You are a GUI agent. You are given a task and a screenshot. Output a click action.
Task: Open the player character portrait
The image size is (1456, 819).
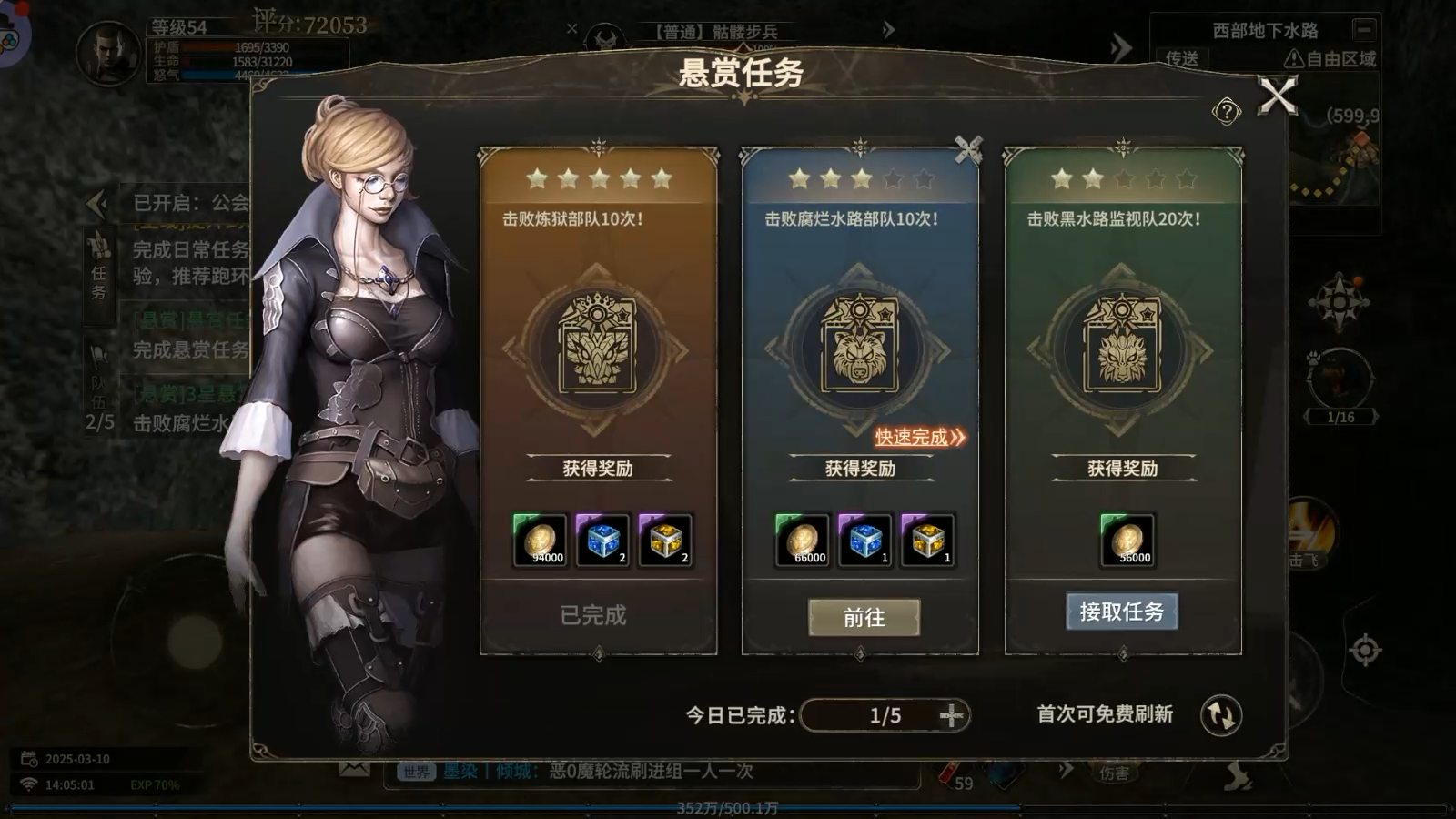(108, 54)
